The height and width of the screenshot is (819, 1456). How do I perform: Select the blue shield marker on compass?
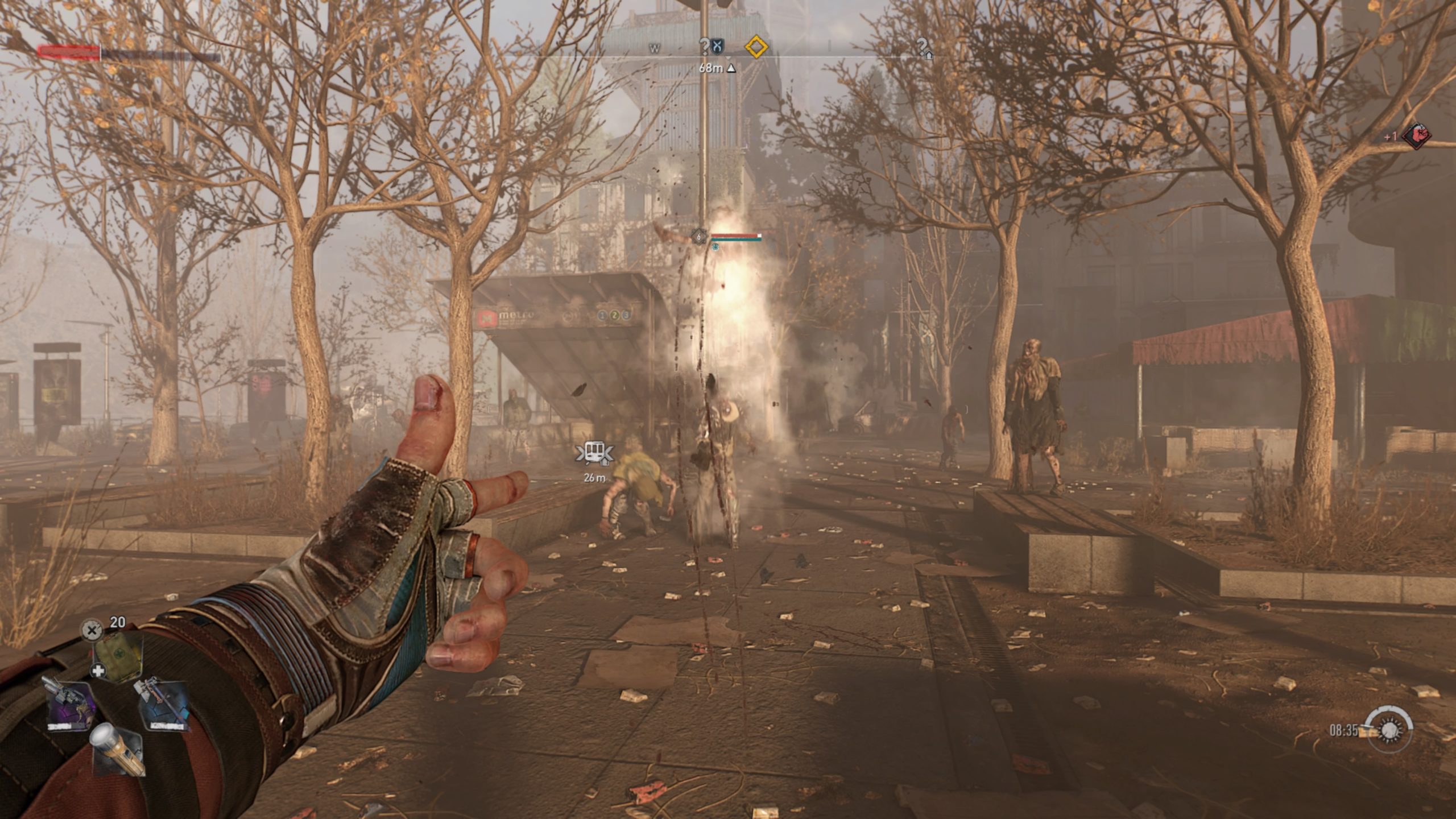click(718, 46)
